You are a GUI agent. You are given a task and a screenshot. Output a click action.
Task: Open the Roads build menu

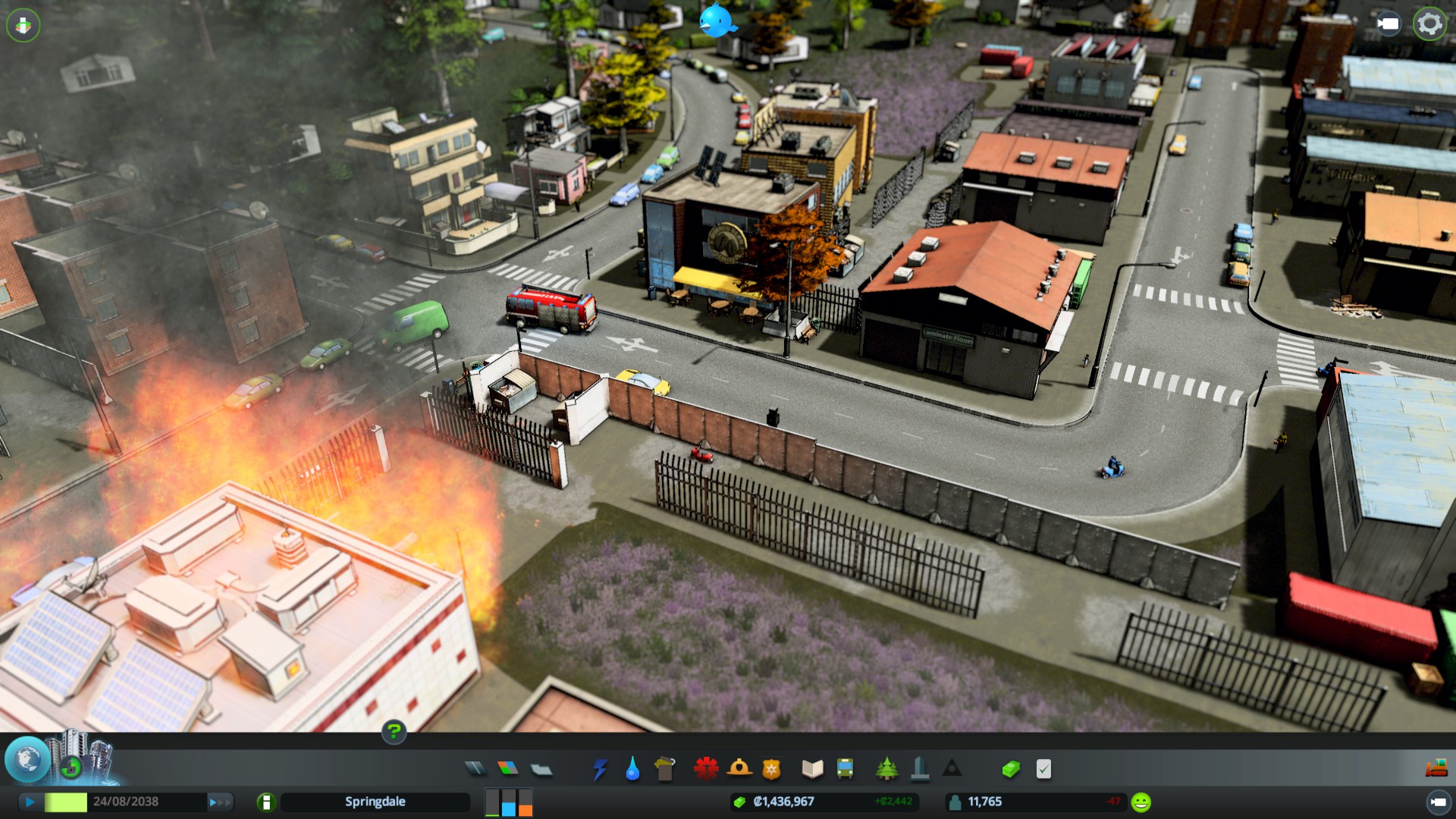pos(475,769)
